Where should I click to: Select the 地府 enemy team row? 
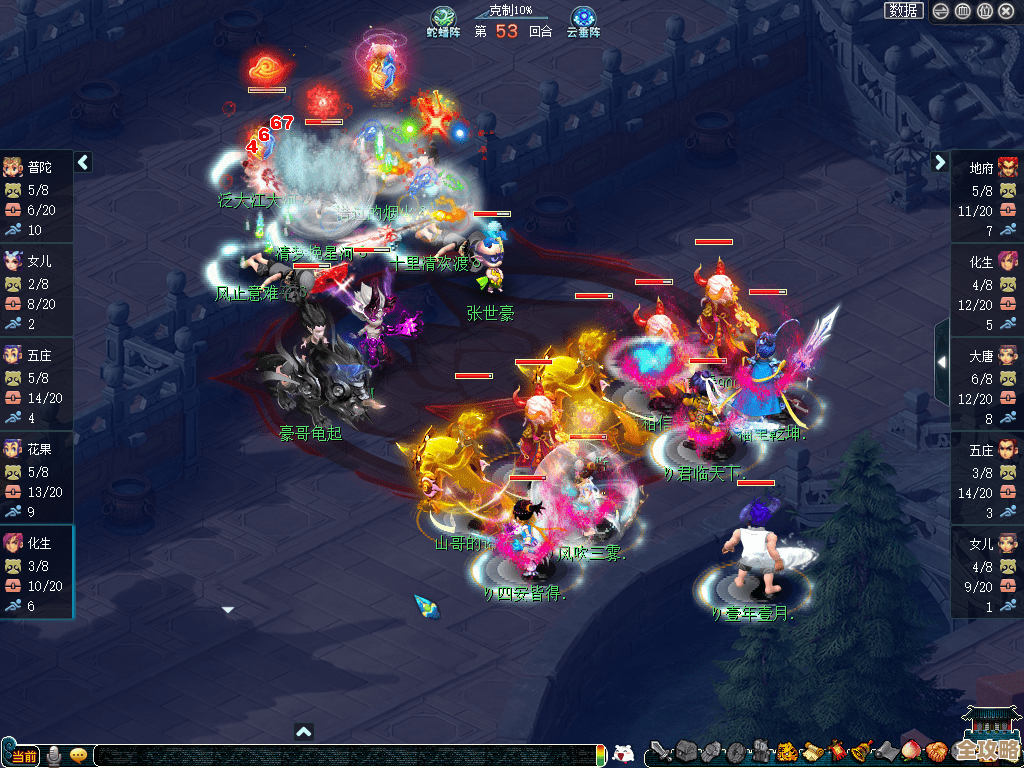click(x=987, y=198)
